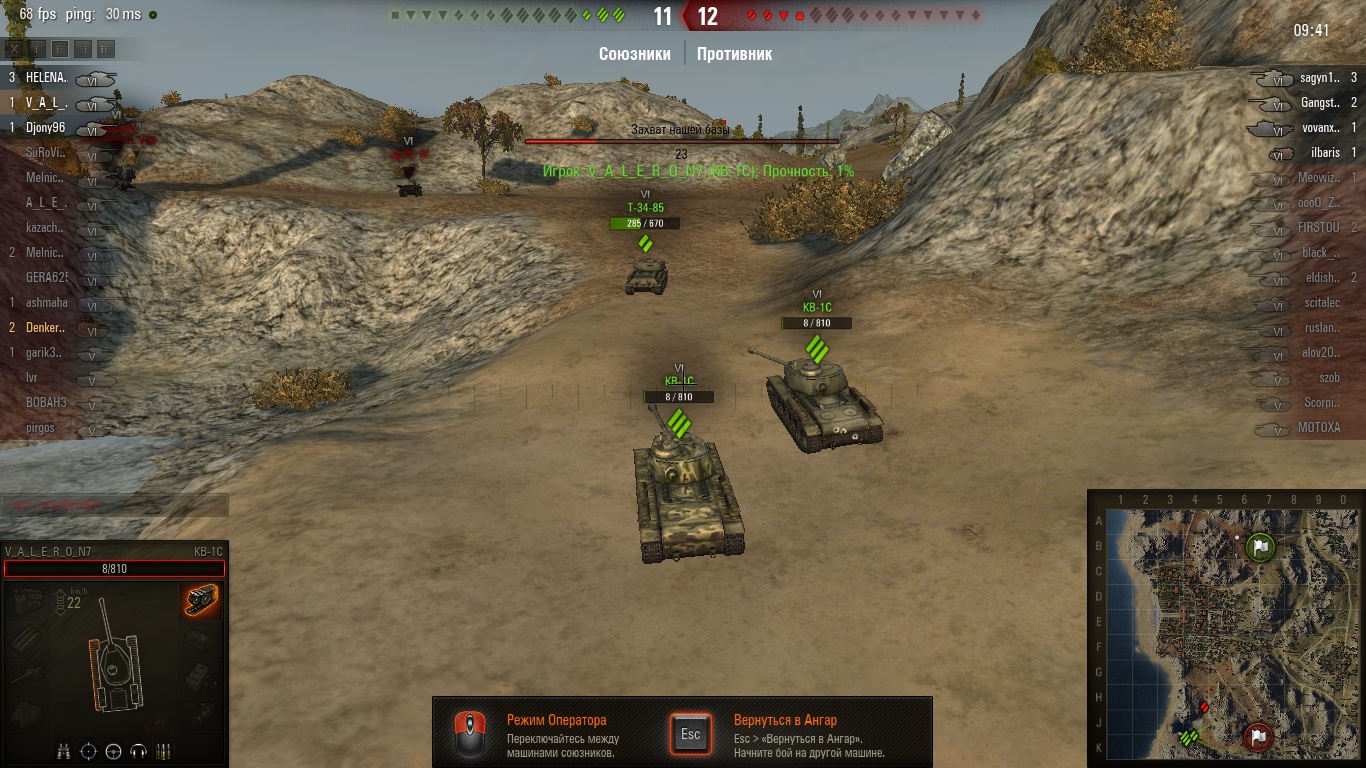
Task: Select the driver steering wheel icon
Action: pyautogui.click(x=114, y=750)
